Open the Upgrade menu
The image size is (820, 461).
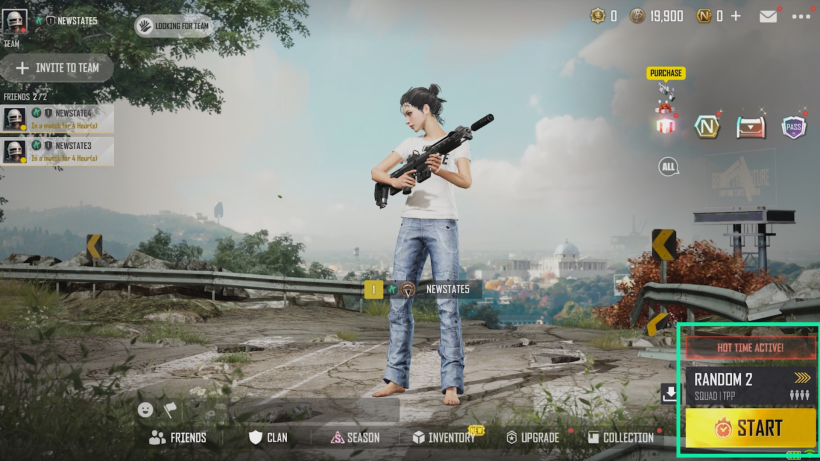click(532, 437)
